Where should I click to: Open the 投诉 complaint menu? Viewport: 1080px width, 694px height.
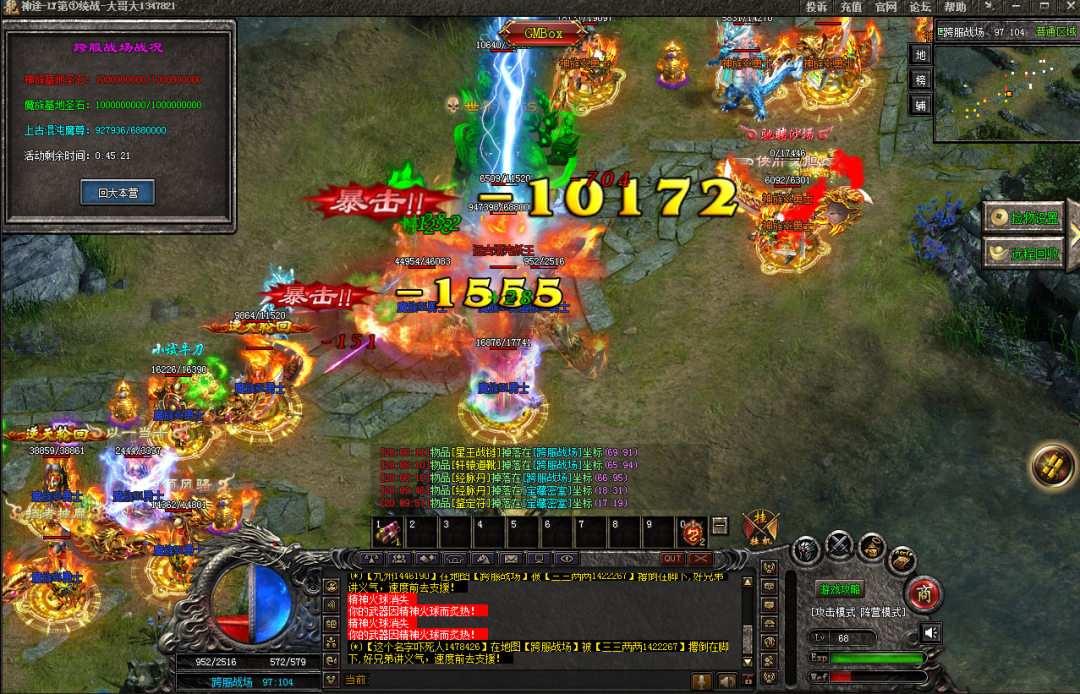point(817,7)
